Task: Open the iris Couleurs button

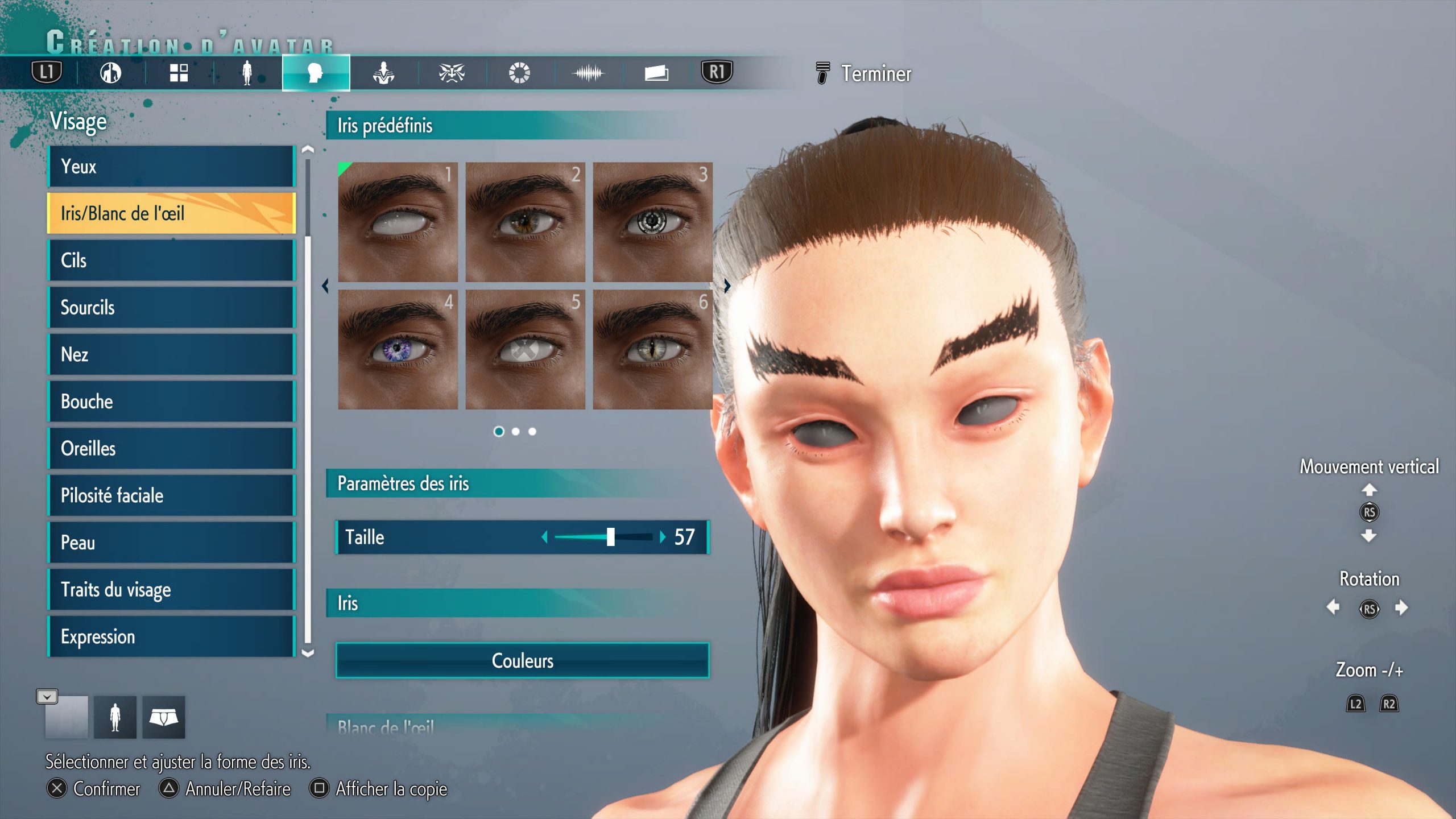Action: coord(522,660)
